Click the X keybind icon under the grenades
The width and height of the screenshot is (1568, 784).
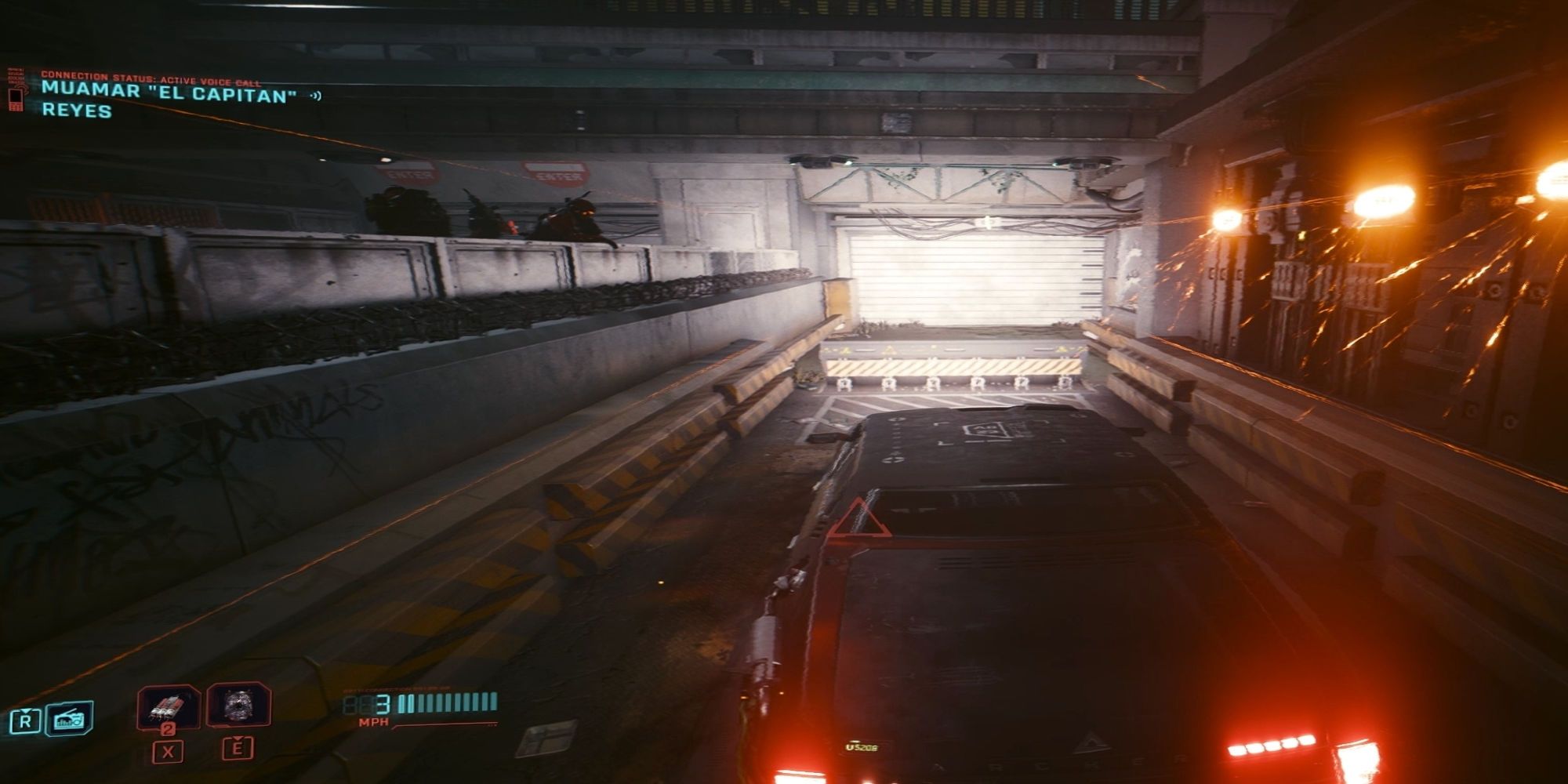(169, 750)
